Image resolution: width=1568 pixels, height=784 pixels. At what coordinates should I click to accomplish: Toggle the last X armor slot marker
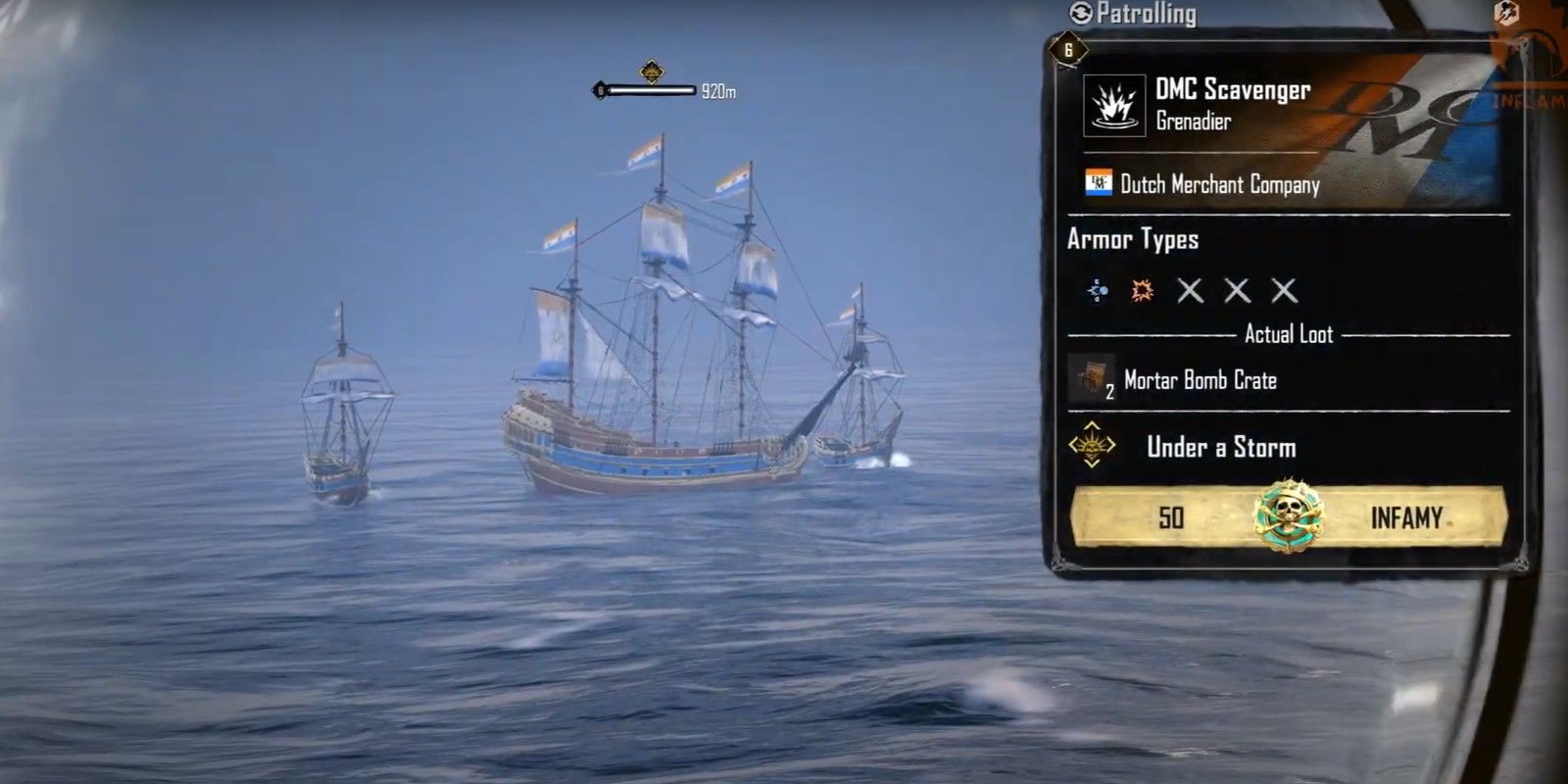click(1282, 290)
